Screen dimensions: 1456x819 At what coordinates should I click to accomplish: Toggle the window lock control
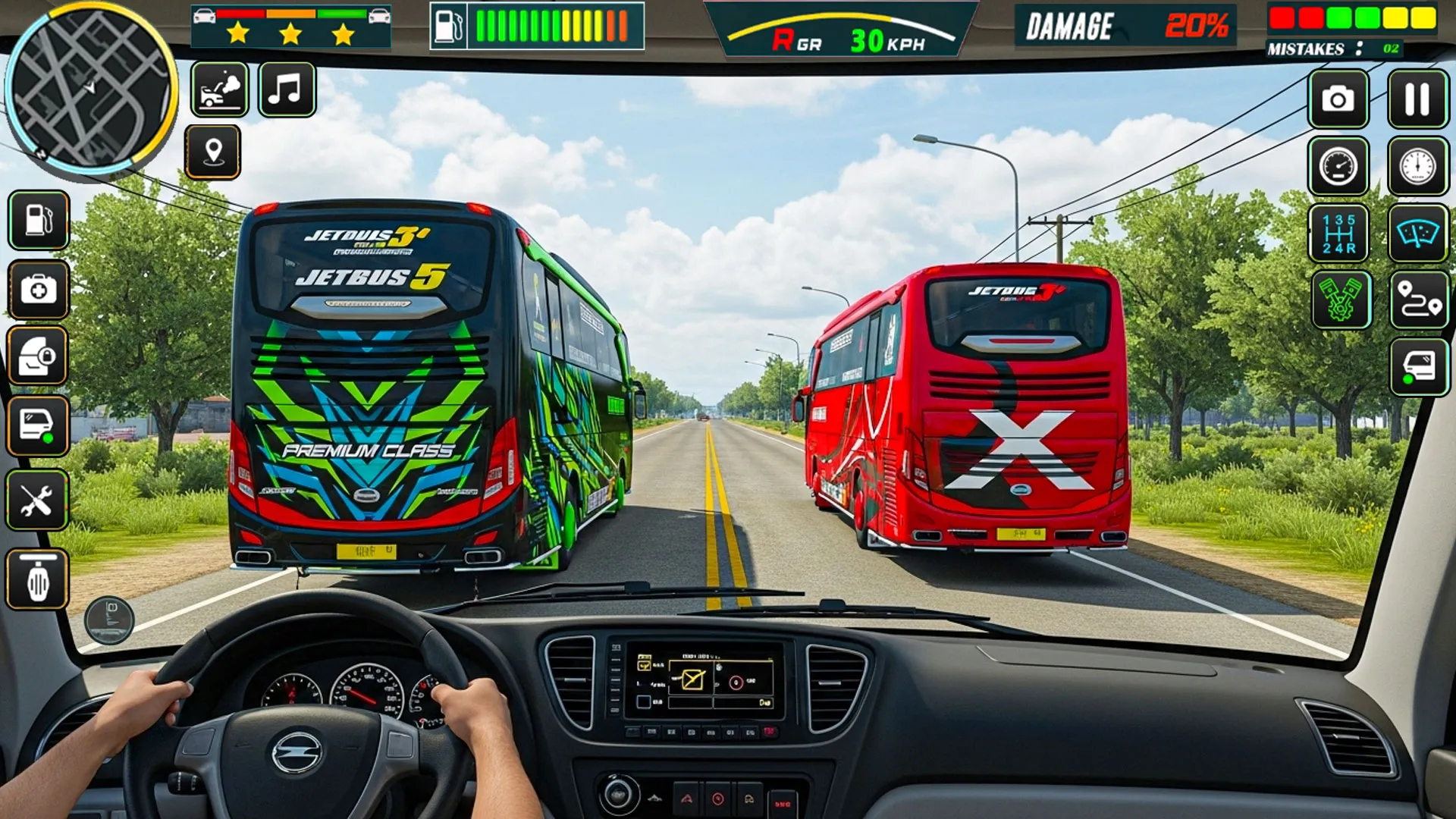(x=38, y=356)
